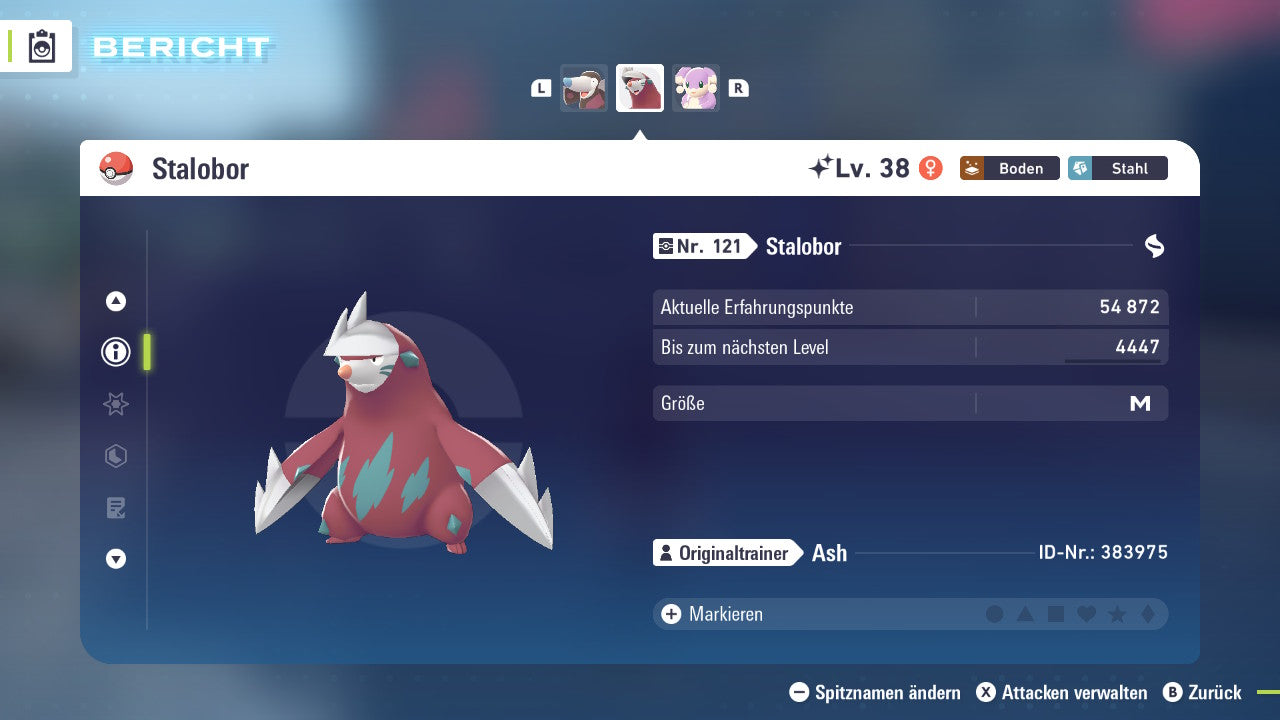
Task: Click the R next Pokémon arrow
Action: [738, 87]
